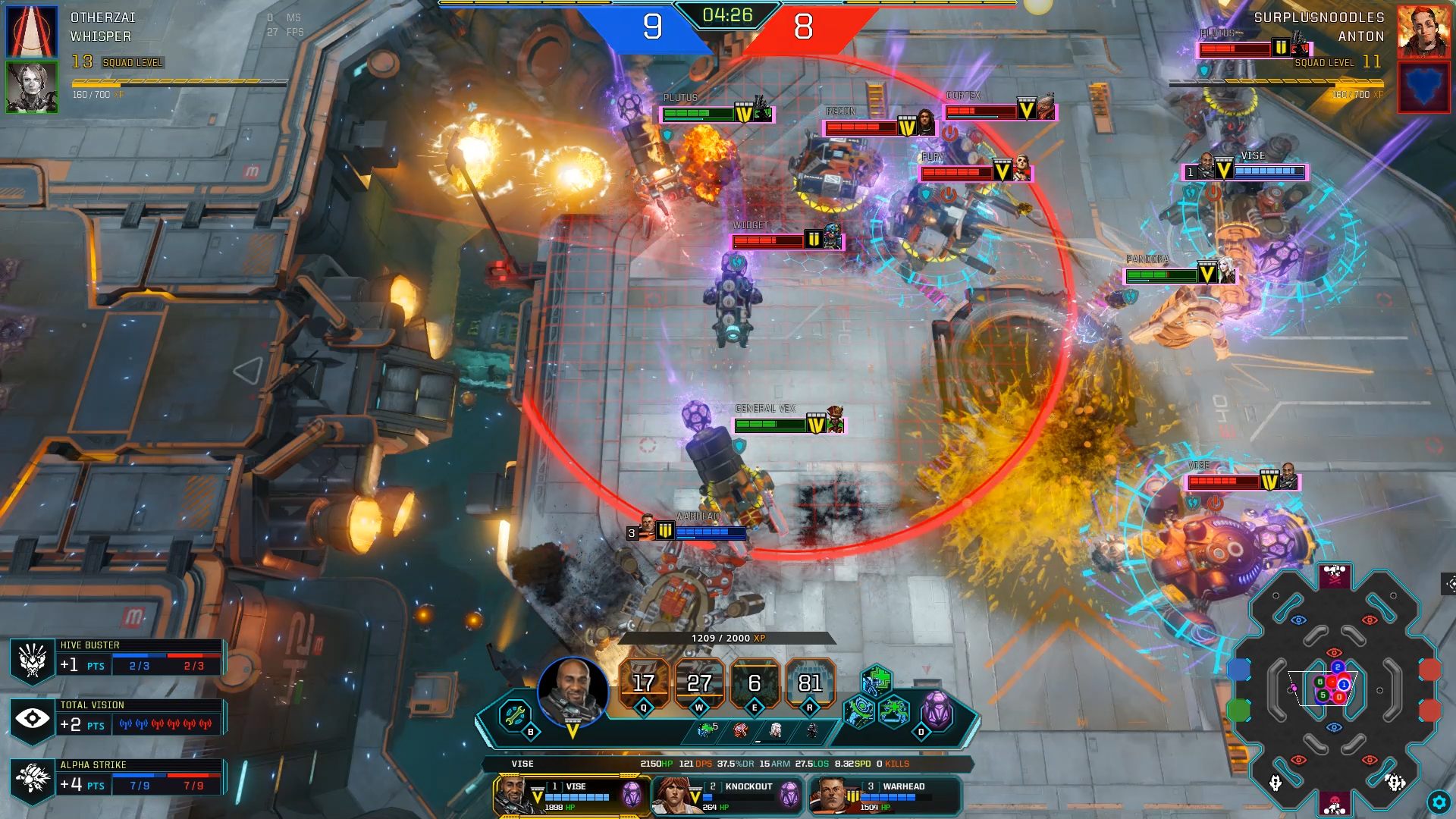
Task: Activate the Q ability showing 17
Action: tap(643, 682)
